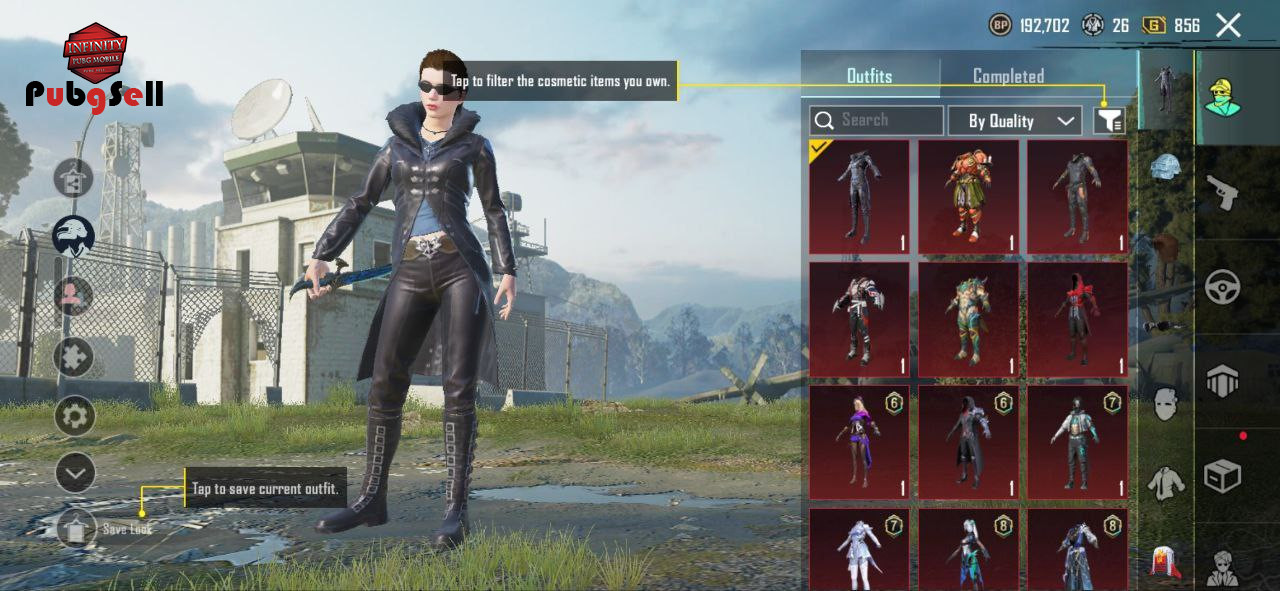Open the By Quality sort dropdown
The image size is (1280, 591).
click(x=1014, y=121)
